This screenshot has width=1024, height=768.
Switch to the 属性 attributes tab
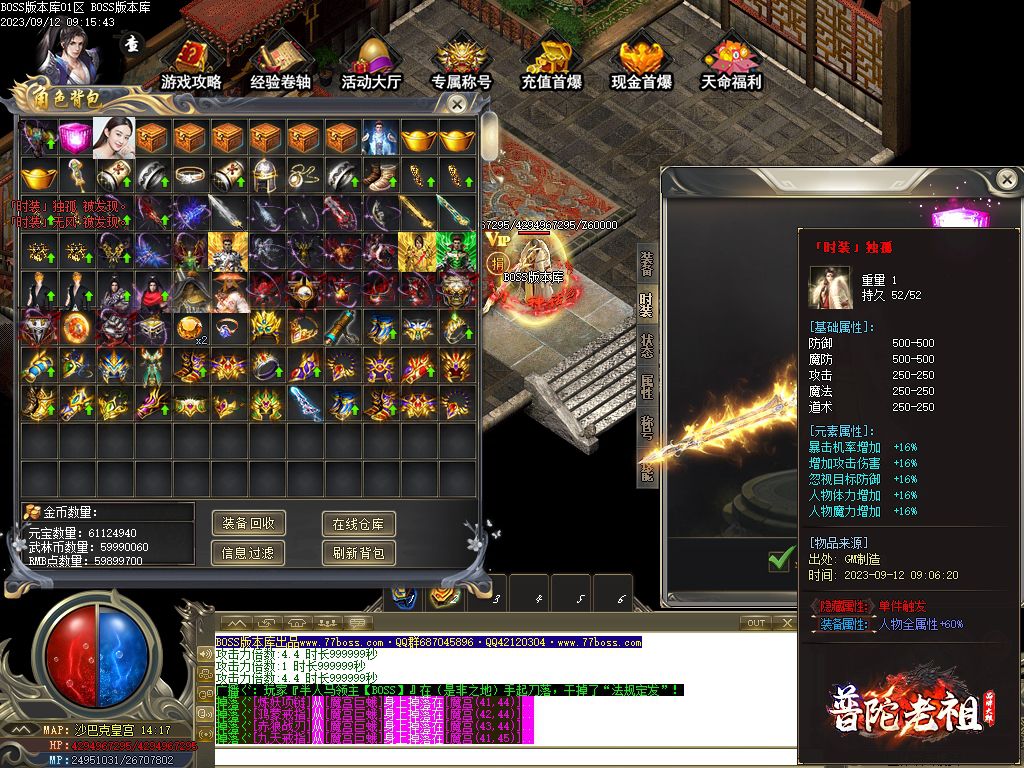click(647, 384)
